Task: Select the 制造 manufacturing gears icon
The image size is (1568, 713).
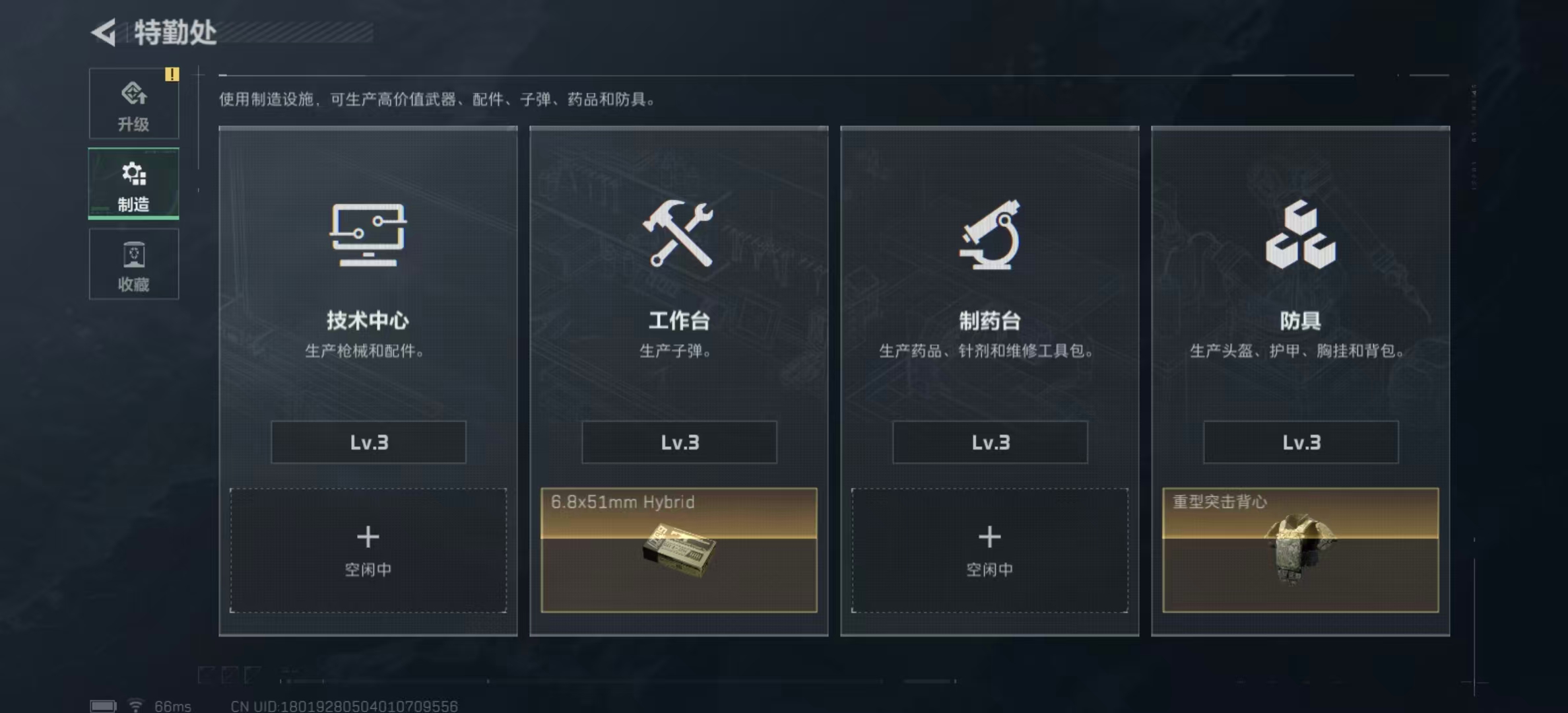Action: (x=134, y=174)
